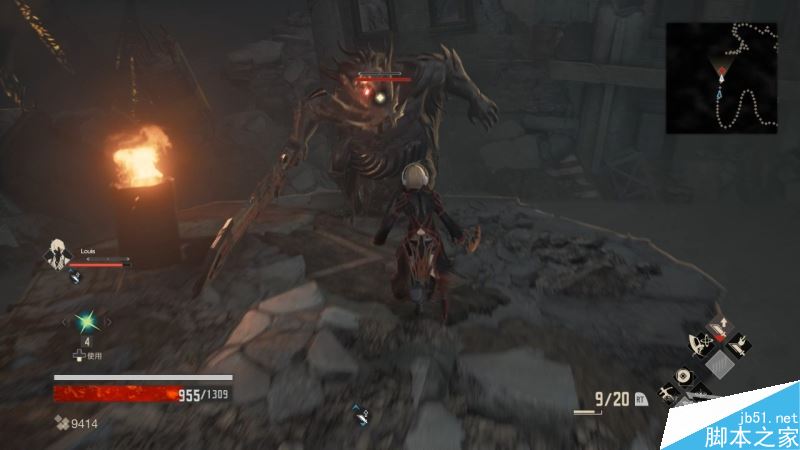Click the haze currency icon
800x450 pixels.
pos(61,423)
